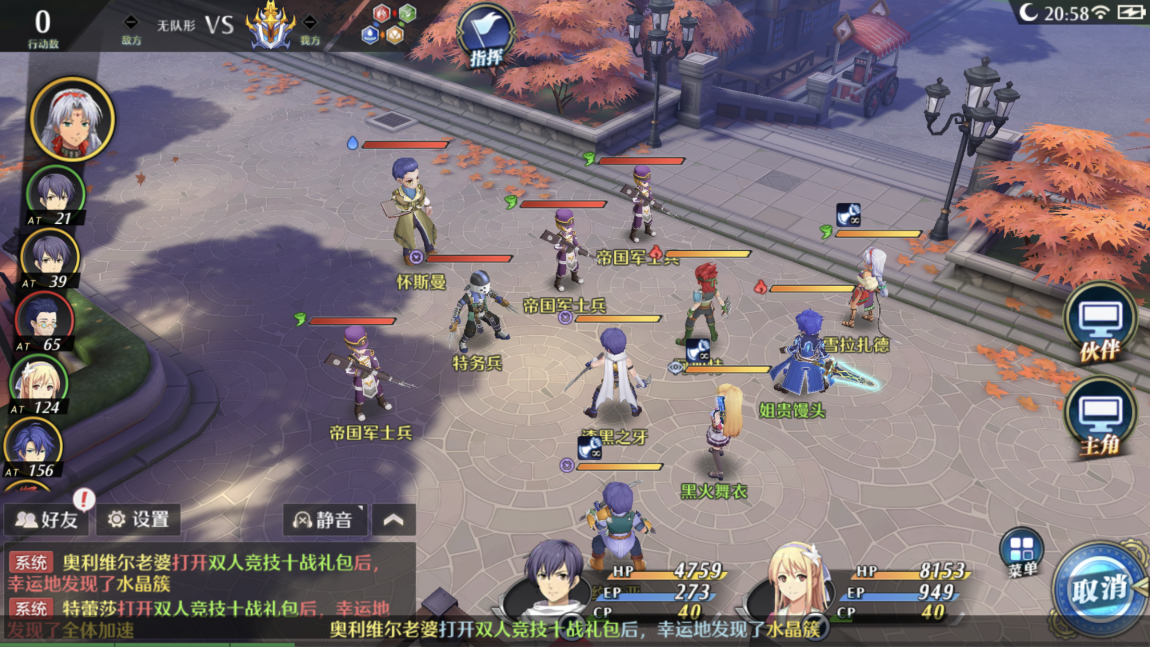Screen dimensions: 1150x647
Task: Tap the 指挥 command button
Action: (x=485, y=36)
